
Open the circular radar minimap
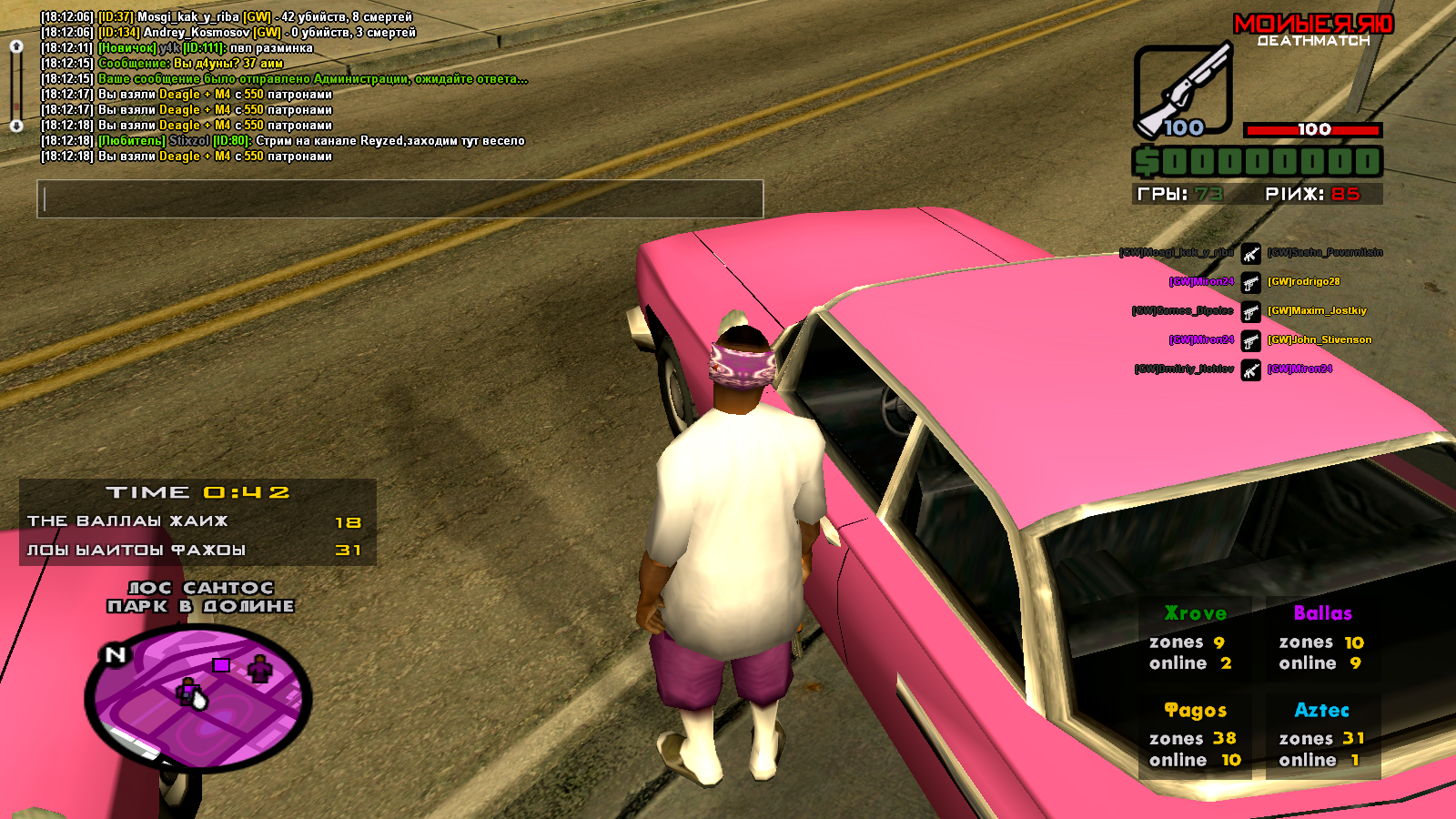(198, 699)
